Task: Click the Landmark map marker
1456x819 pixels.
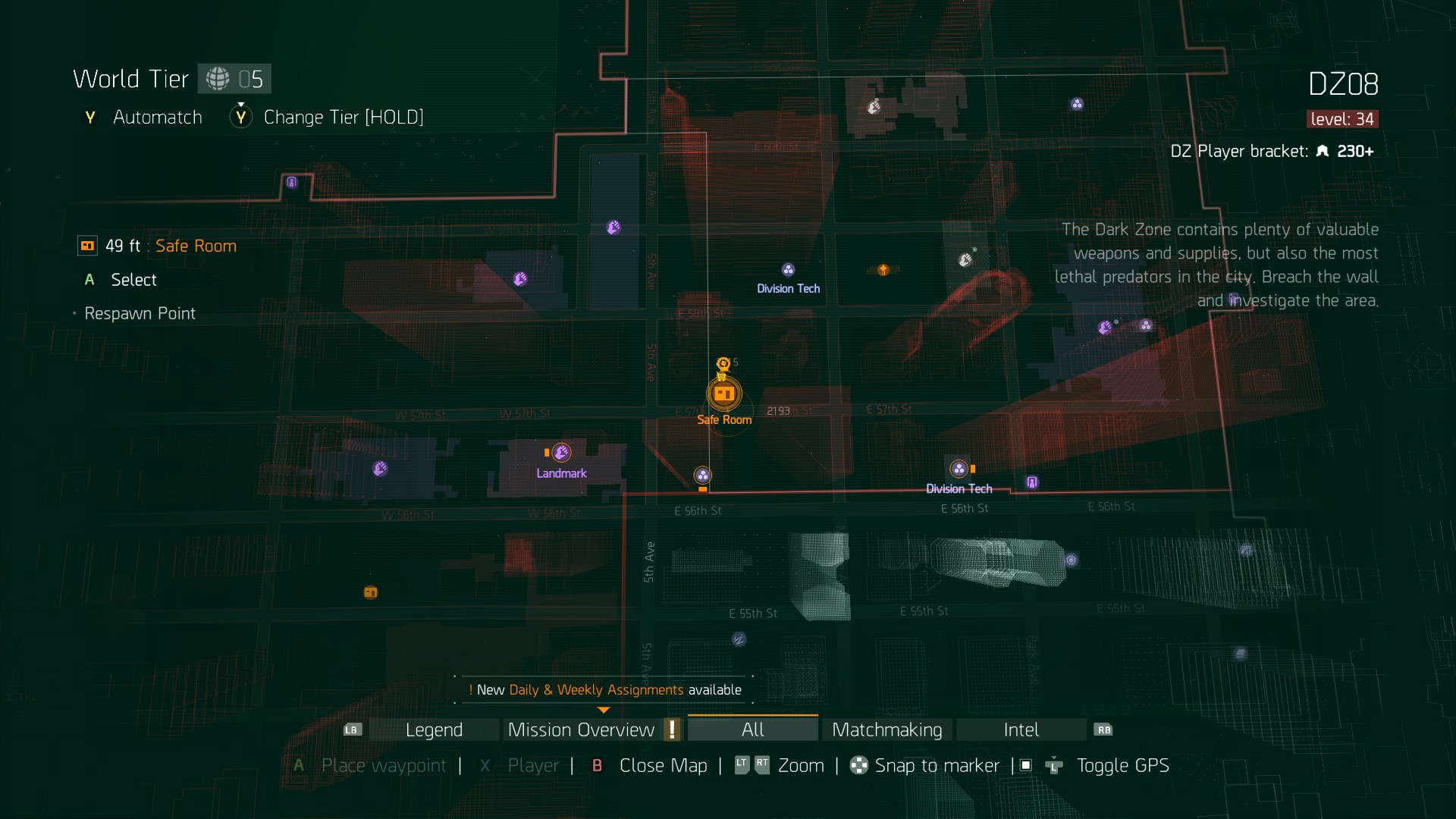Action: click(561, 453)
